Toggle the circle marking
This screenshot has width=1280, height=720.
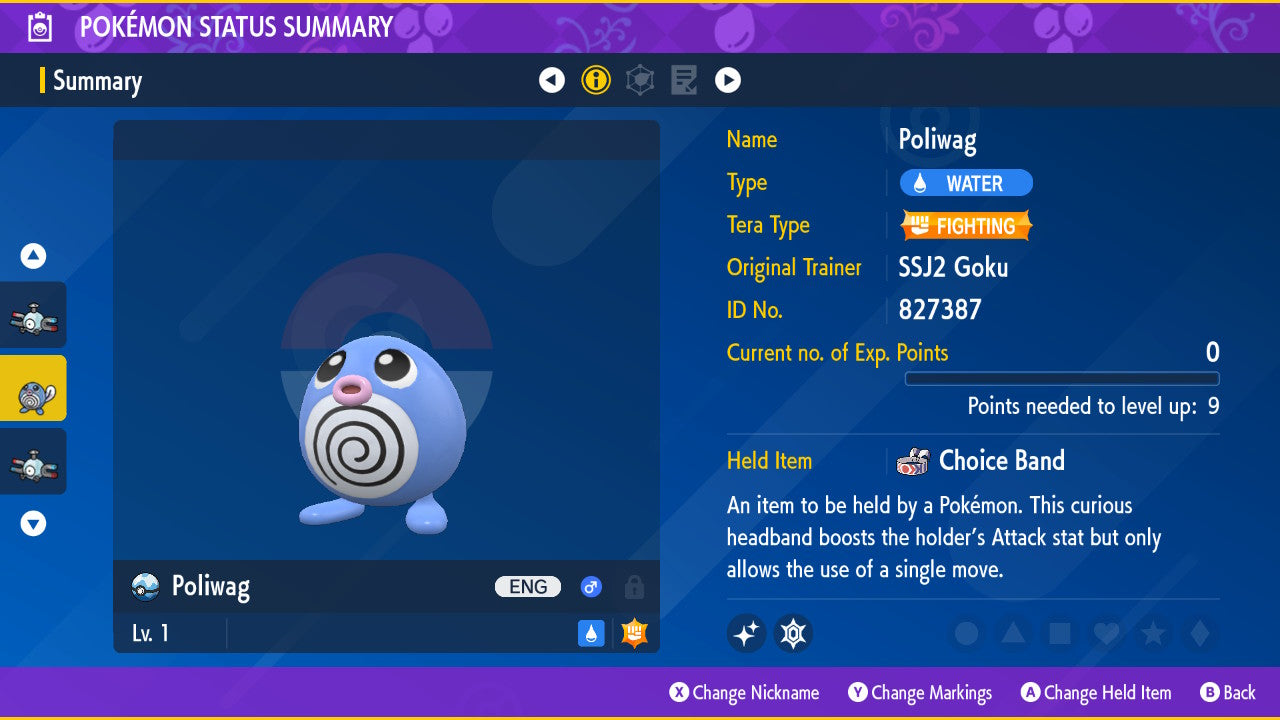(966, 633)
